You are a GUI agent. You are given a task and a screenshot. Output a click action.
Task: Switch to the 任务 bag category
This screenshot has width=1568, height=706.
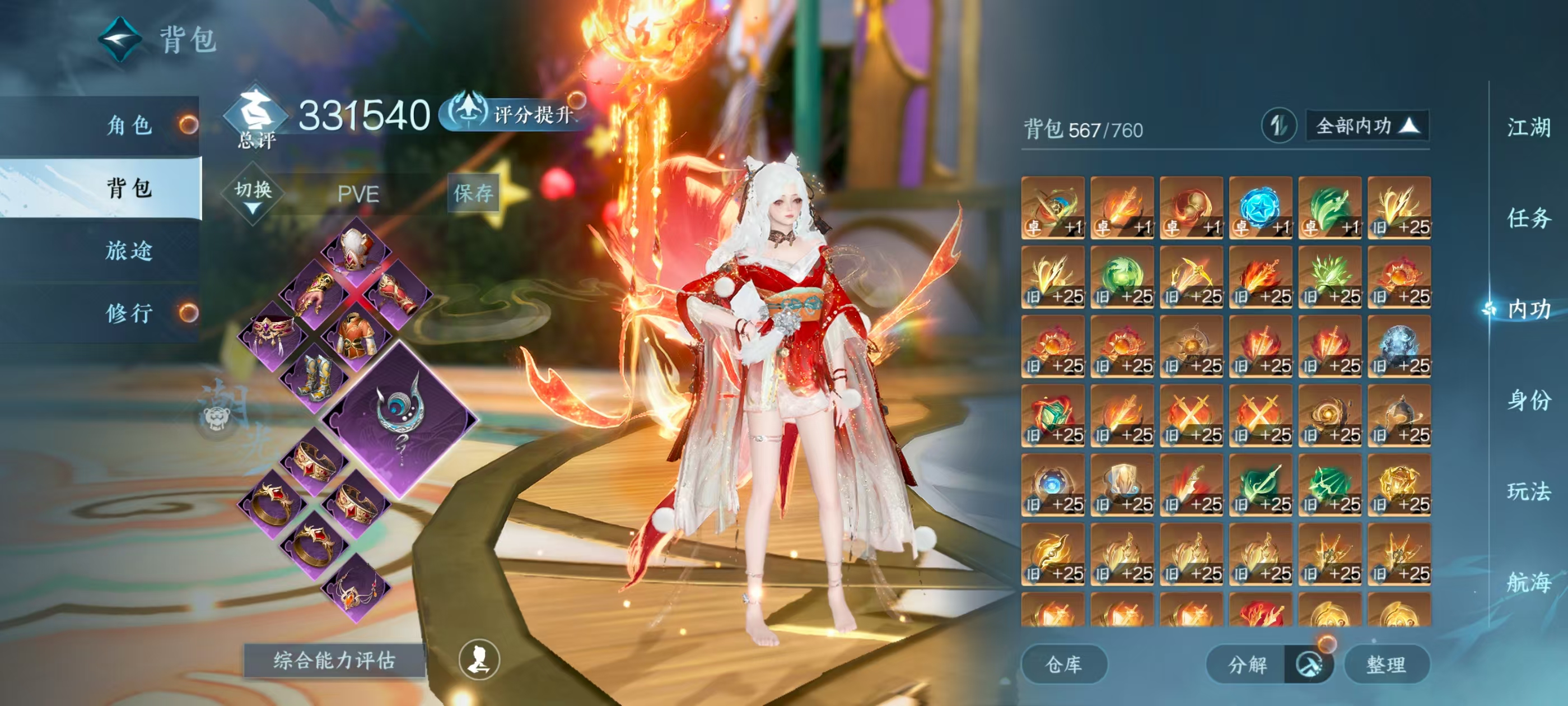pos(1528,218)
